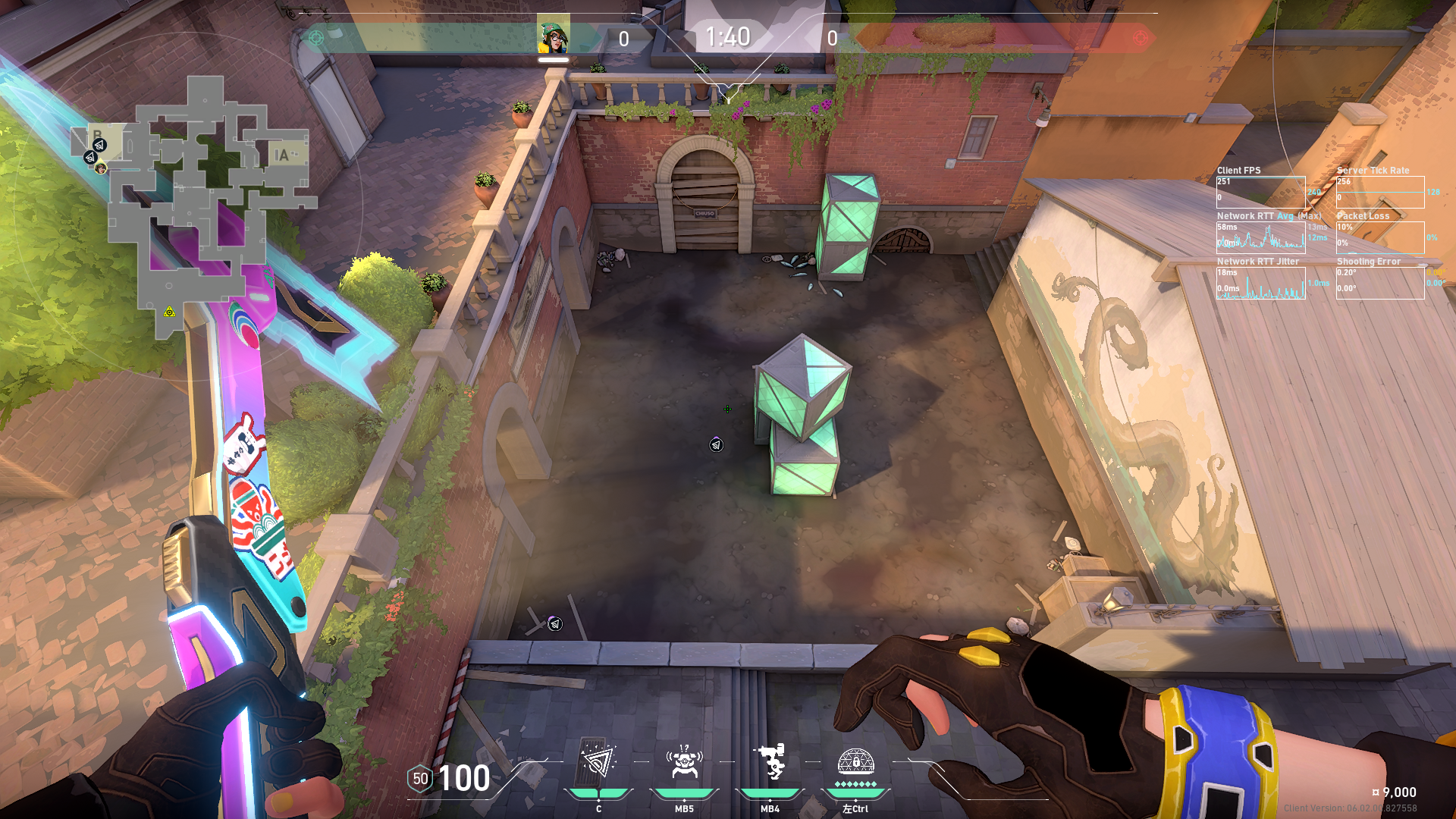Deploy the Turret ability
This screenshot has width=1456, height=819.
click(x=770, y=763)
